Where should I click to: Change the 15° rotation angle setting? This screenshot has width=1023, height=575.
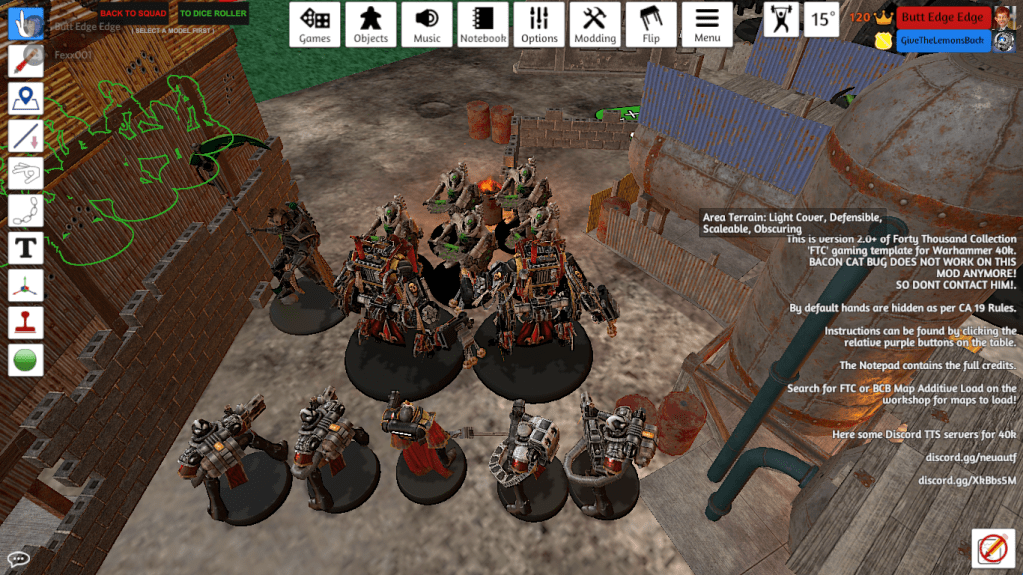[x=823, y=19]
